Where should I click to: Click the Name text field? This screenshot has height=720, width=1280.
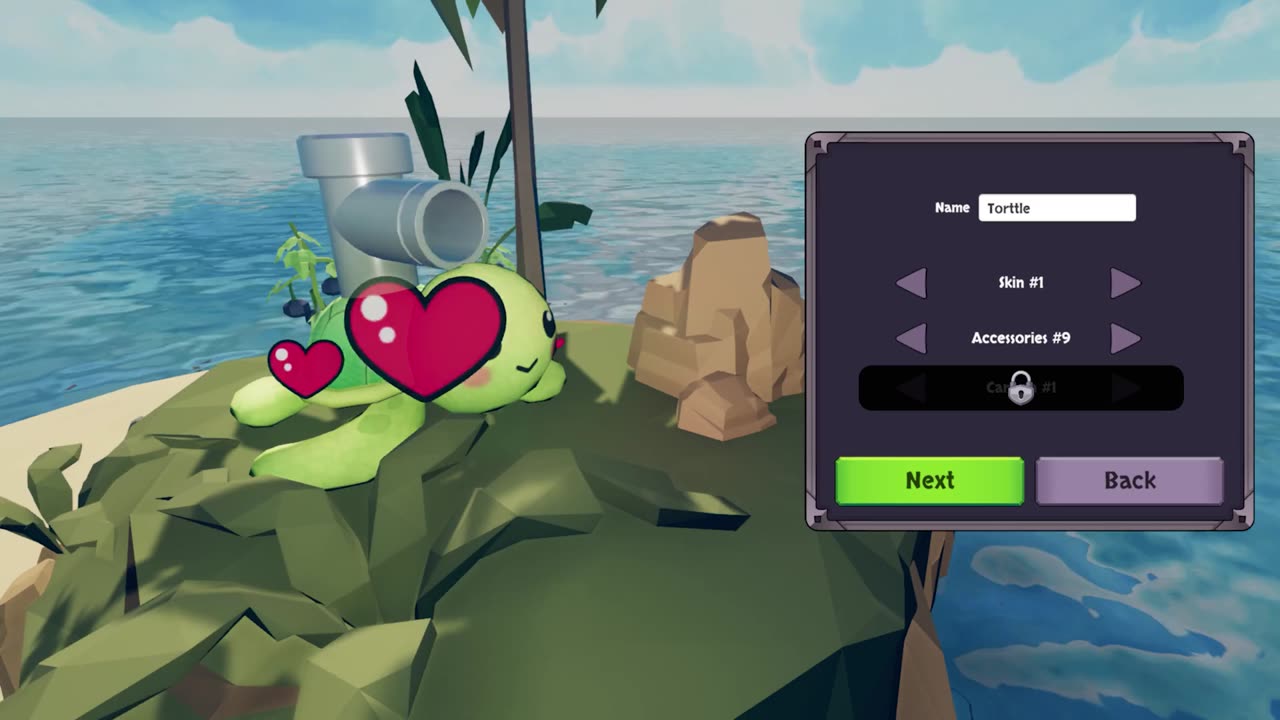tap(1057, 208)
